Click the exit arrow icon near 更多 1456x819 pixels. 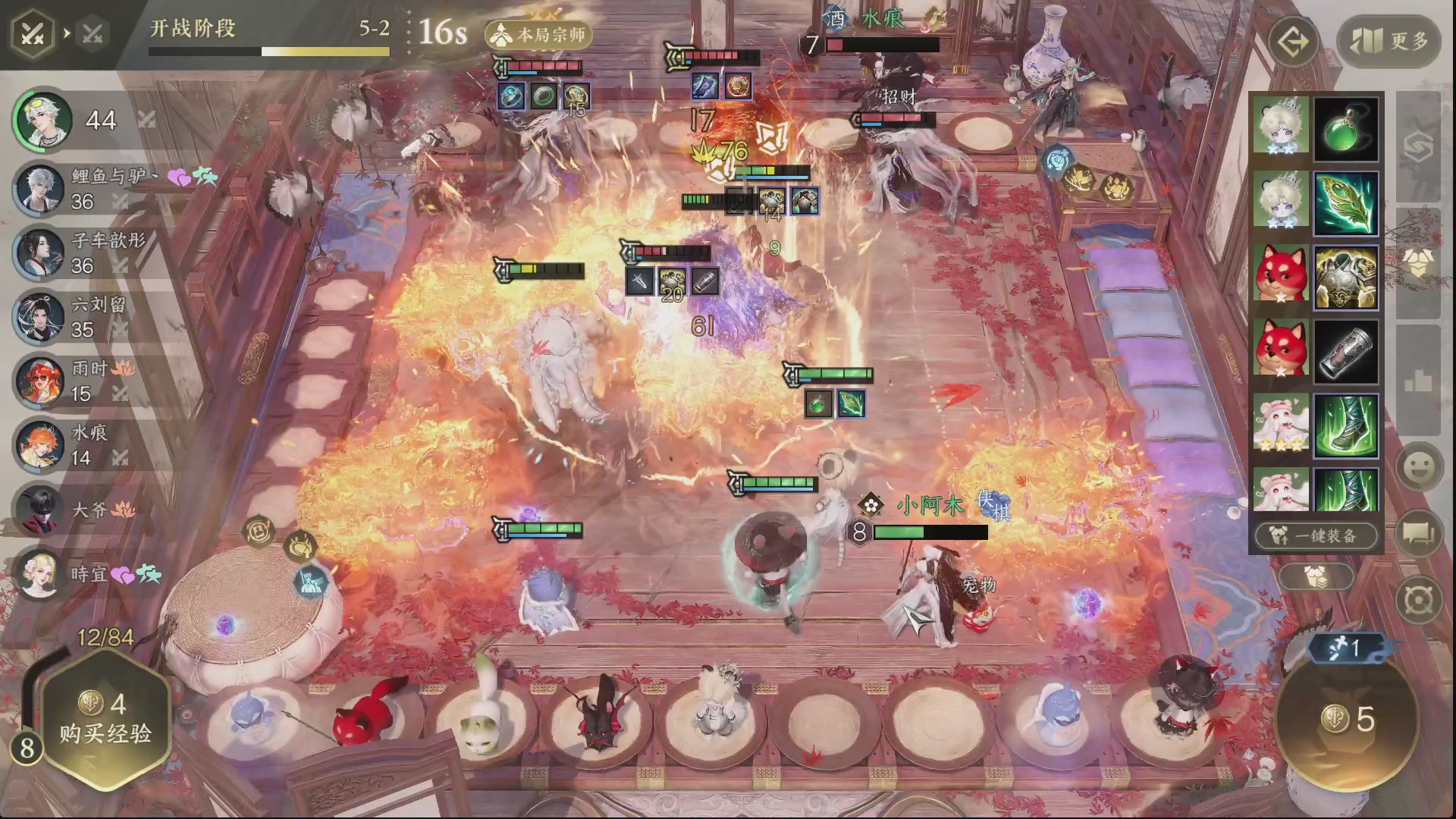pyautogui.click(x=1292, y=41)
